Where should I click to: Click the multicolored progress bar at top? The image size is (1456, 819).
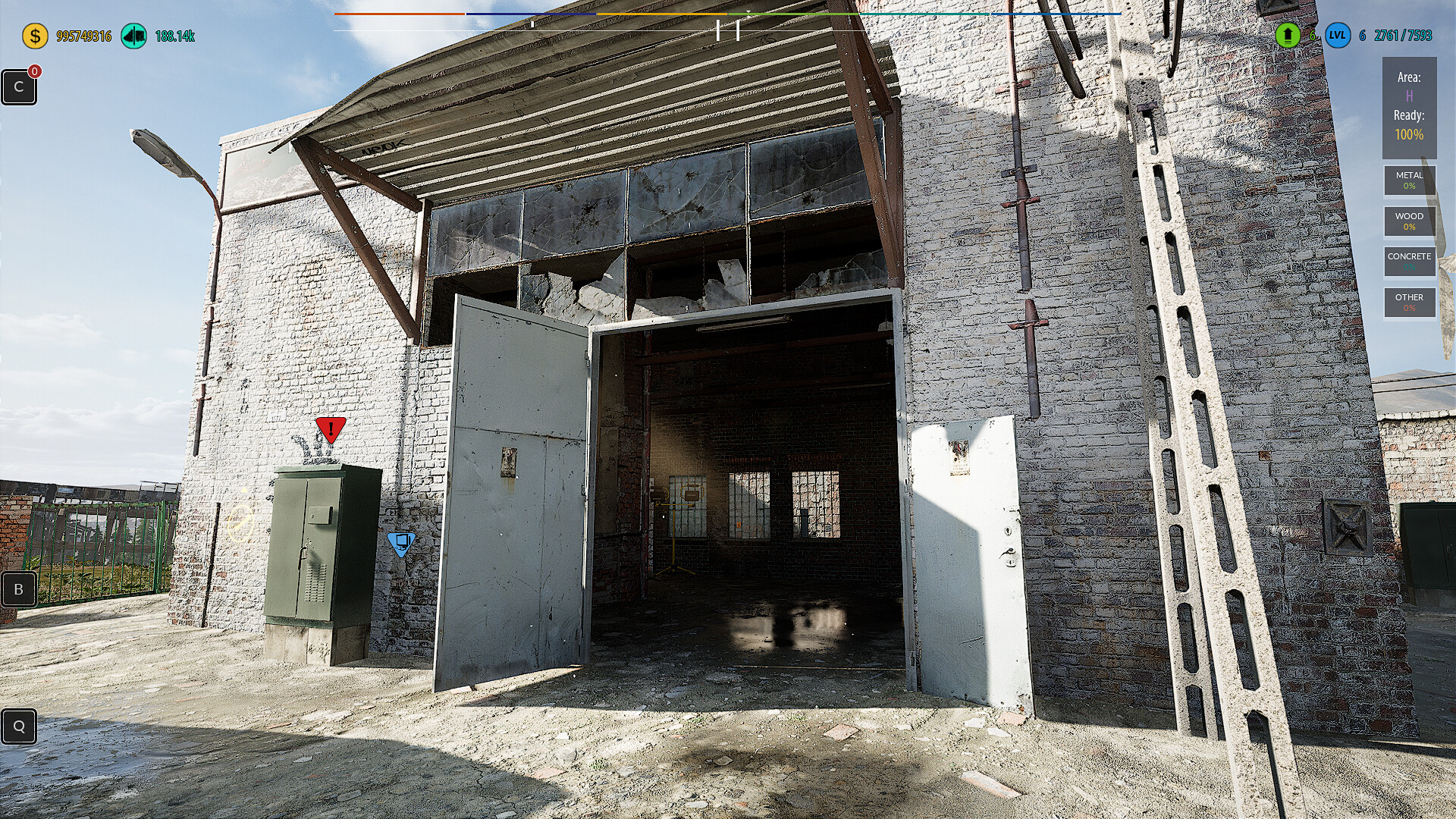728,13
